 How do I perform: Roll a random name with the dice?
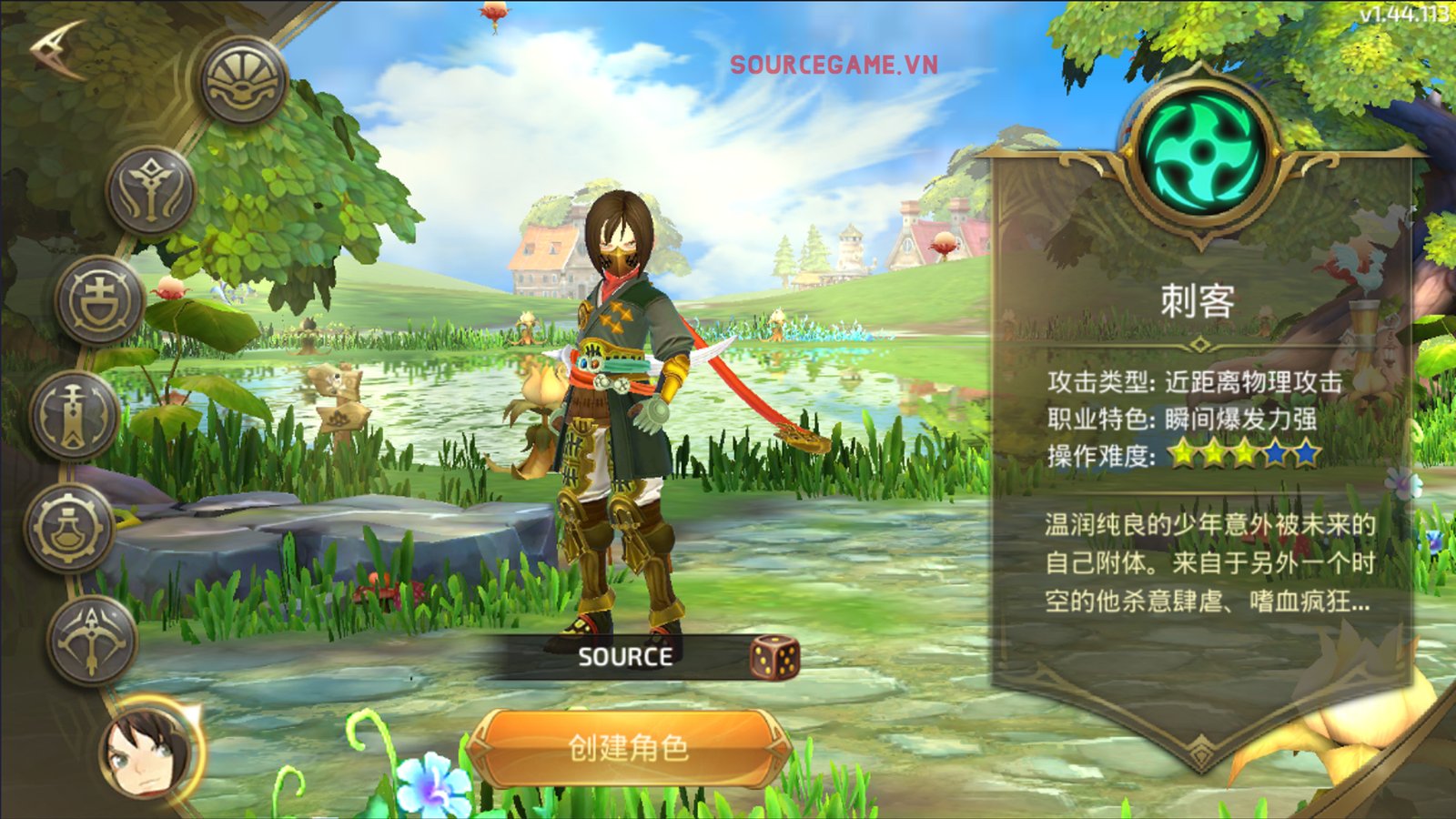[x=774, y=657]
